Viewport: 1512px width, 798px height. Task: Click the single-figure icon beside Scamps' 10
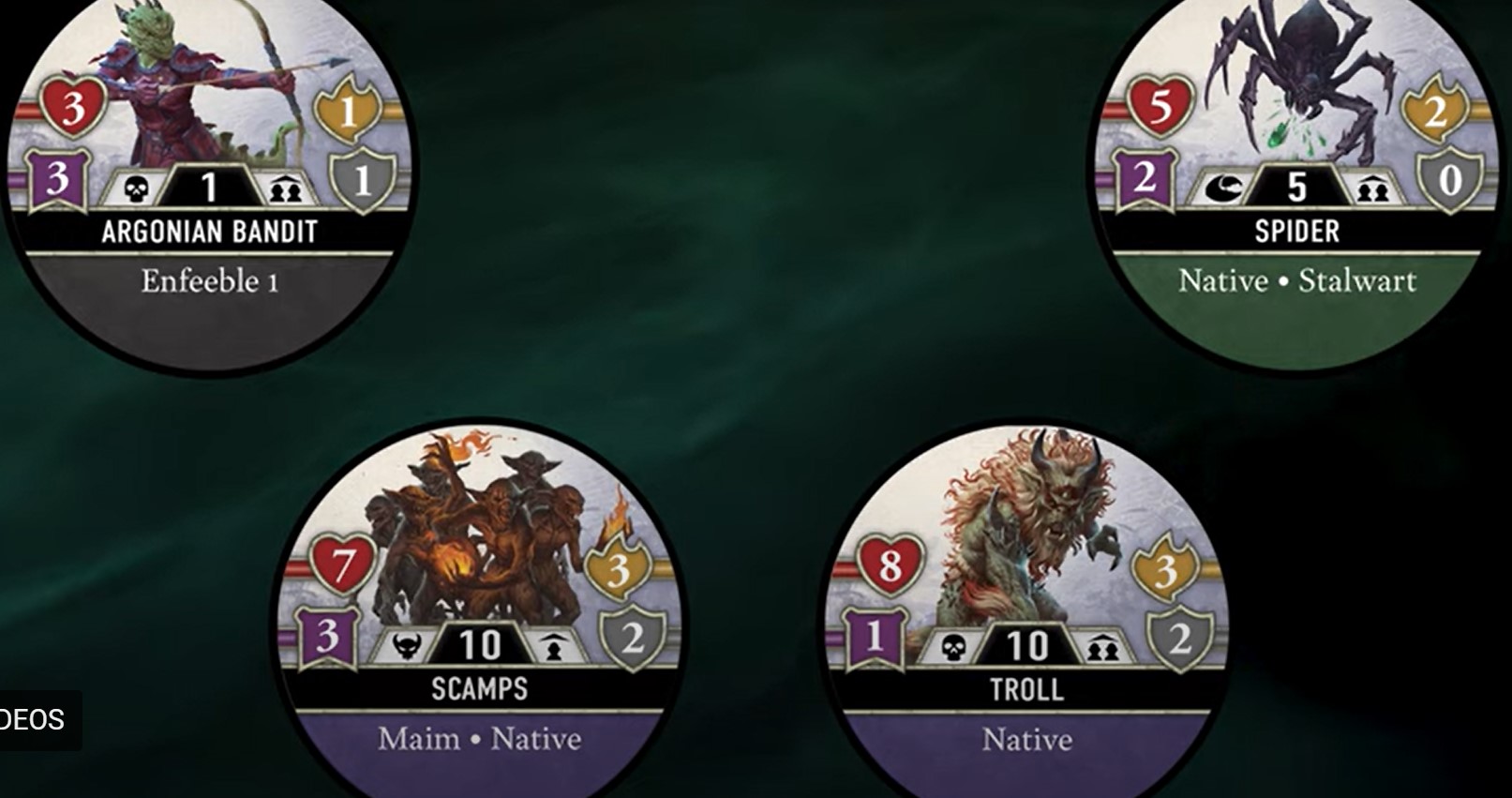pyautogui.click(x=553, y=646)
